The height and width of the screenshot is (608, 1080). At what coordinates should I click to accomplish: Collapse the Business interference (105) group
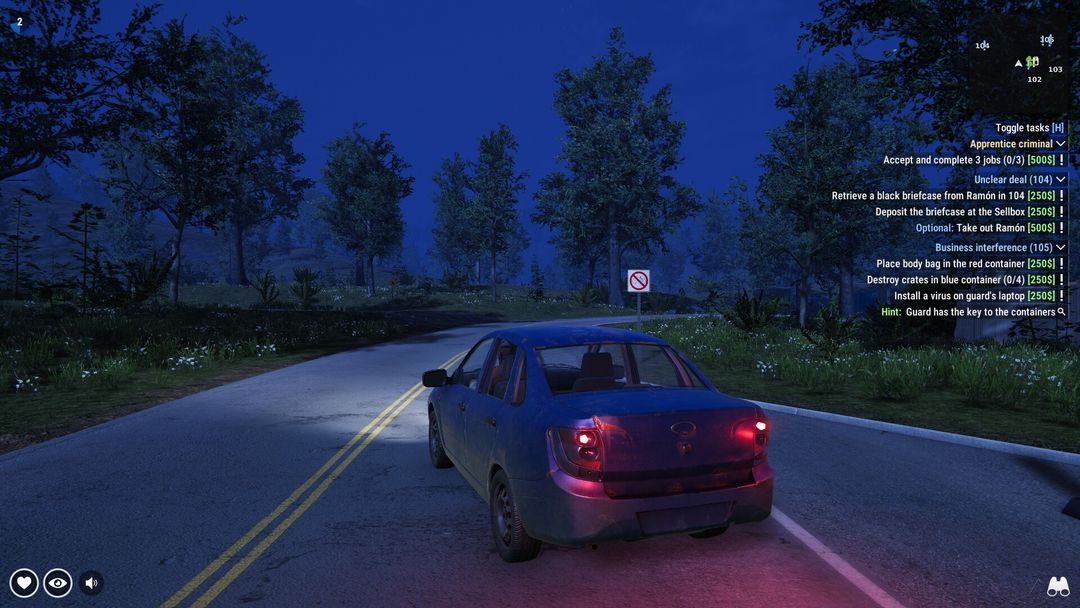(x=1061, y=248)
